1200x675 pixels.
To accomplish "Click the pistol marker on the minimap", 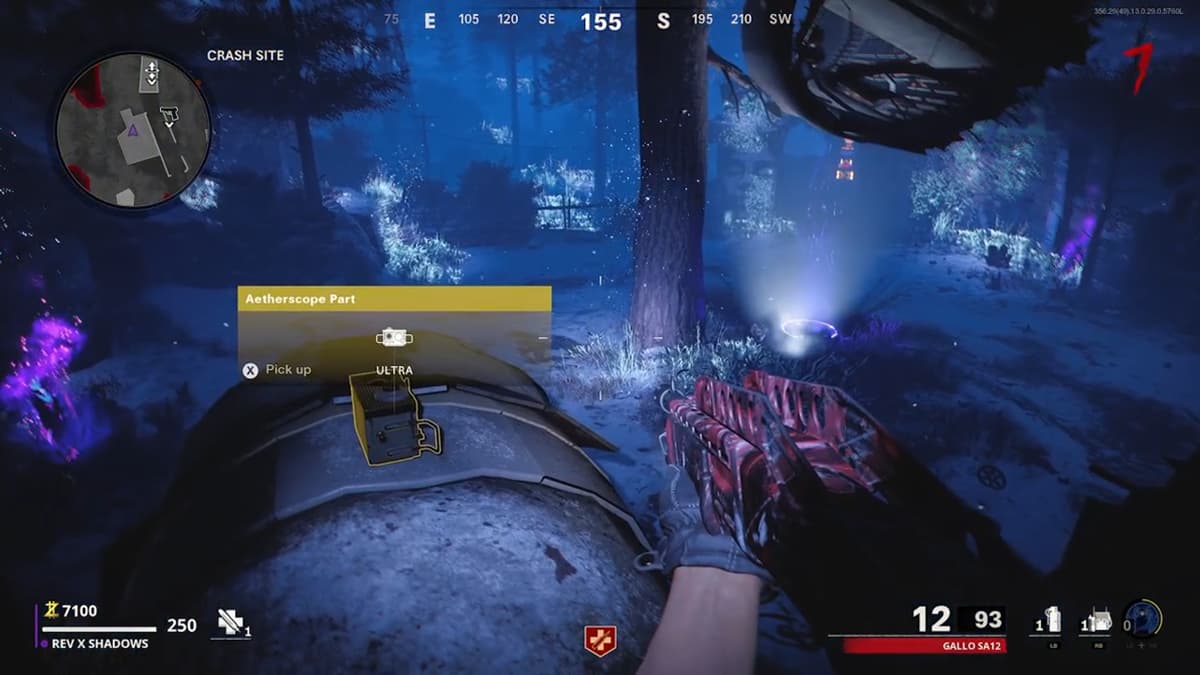I will (x=167, y=116).
